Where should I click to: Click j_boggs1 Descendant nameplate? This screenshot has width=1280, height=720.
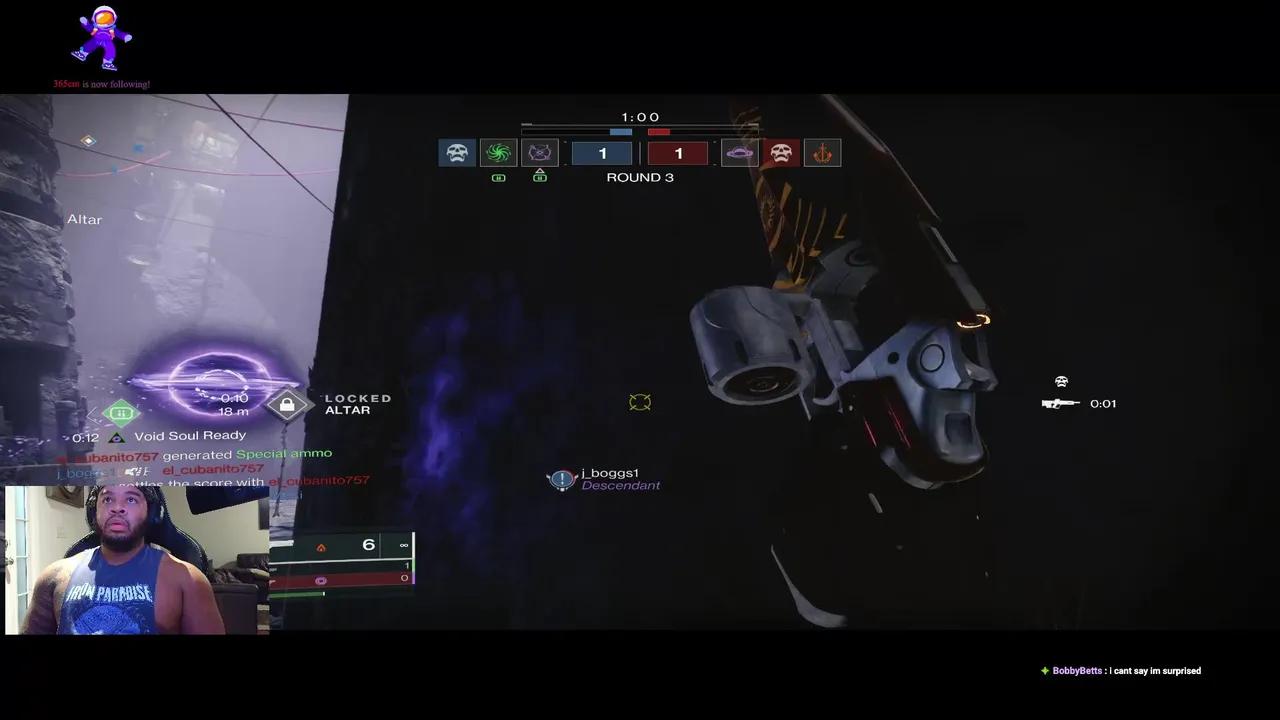[x=605, y=479]
